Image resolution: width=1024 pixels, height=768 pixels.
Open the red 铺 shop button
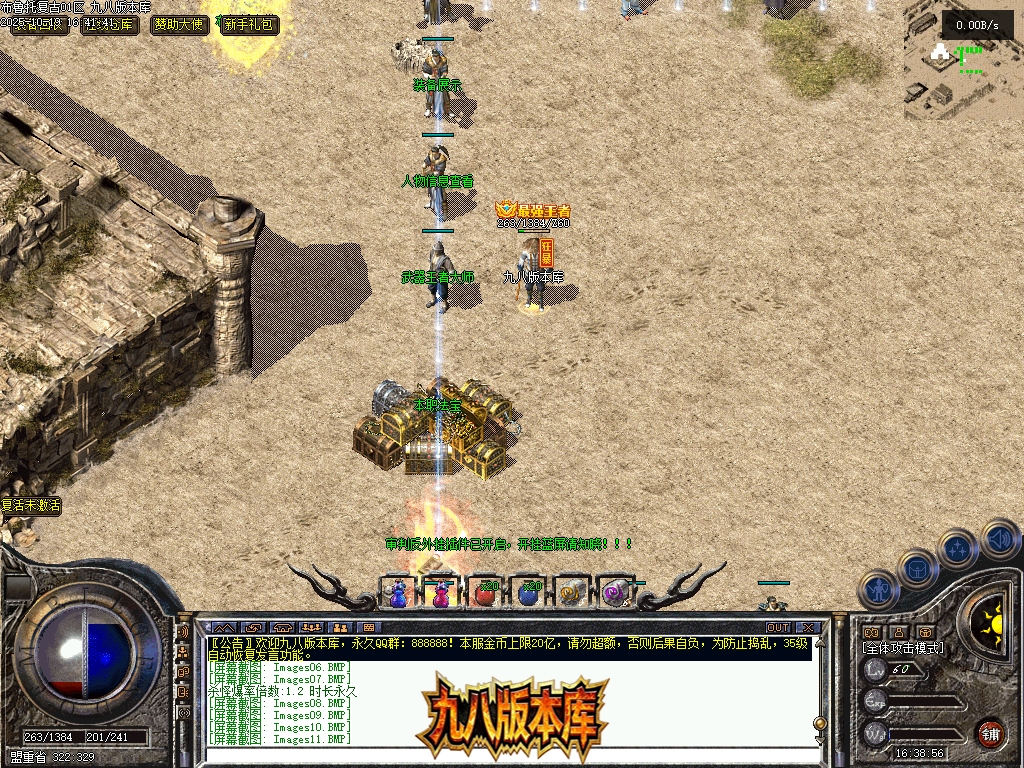[x=990, y=732]
